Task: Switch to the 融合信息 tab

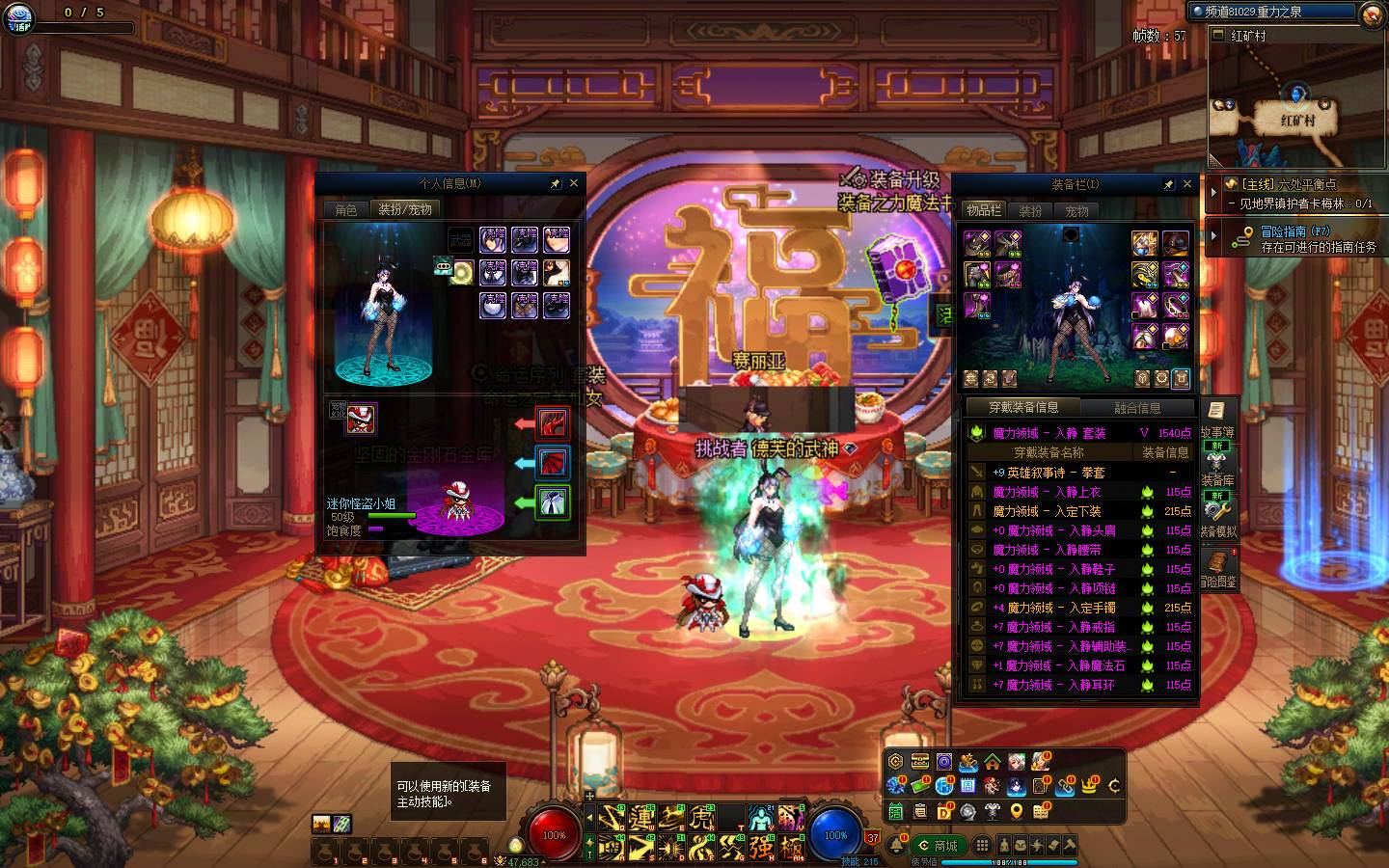Action: click(x=1138, y=408)
